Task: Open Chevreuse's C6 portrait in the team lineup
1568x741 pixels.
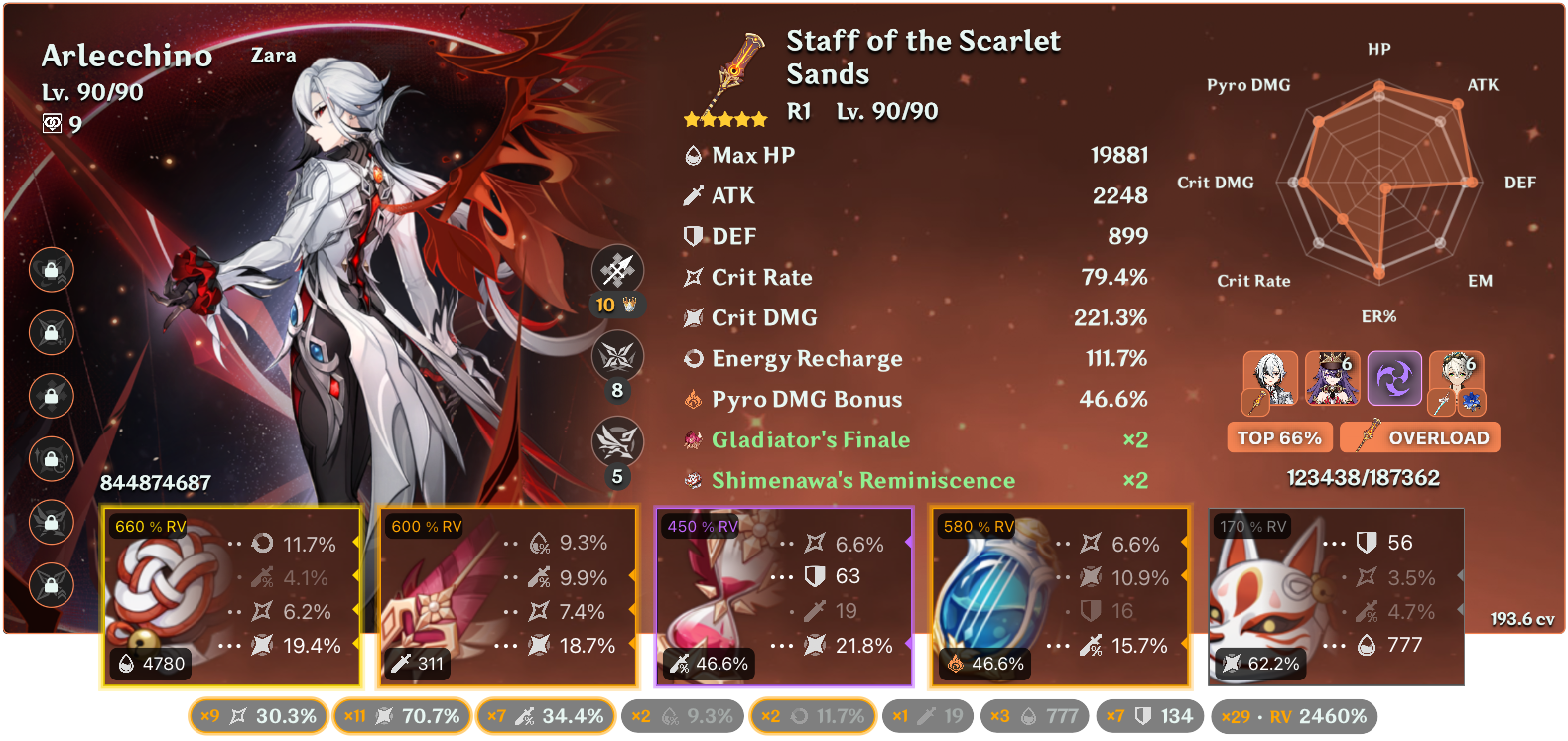Action: 1333,379
